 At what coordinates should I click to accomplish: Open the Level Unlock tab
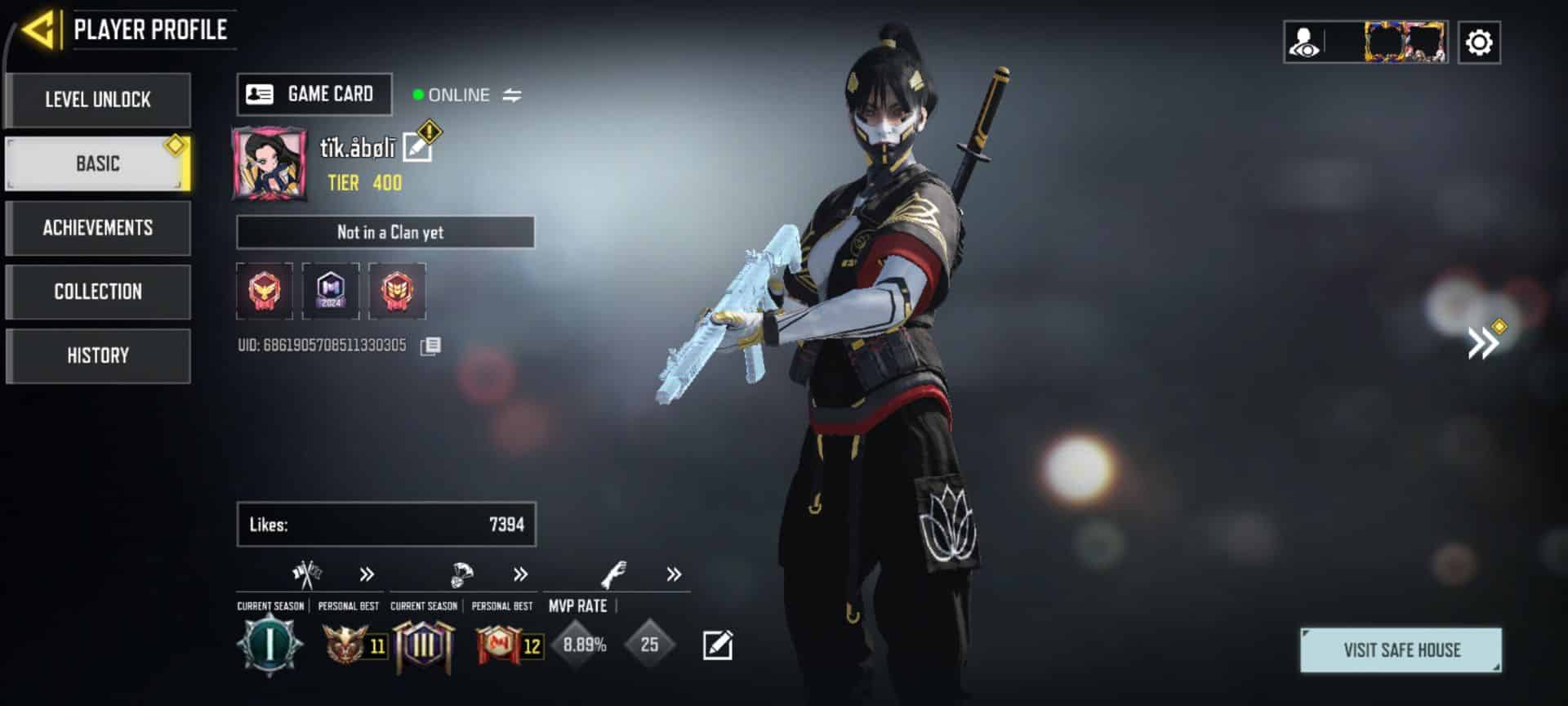(x=98, y=100)
